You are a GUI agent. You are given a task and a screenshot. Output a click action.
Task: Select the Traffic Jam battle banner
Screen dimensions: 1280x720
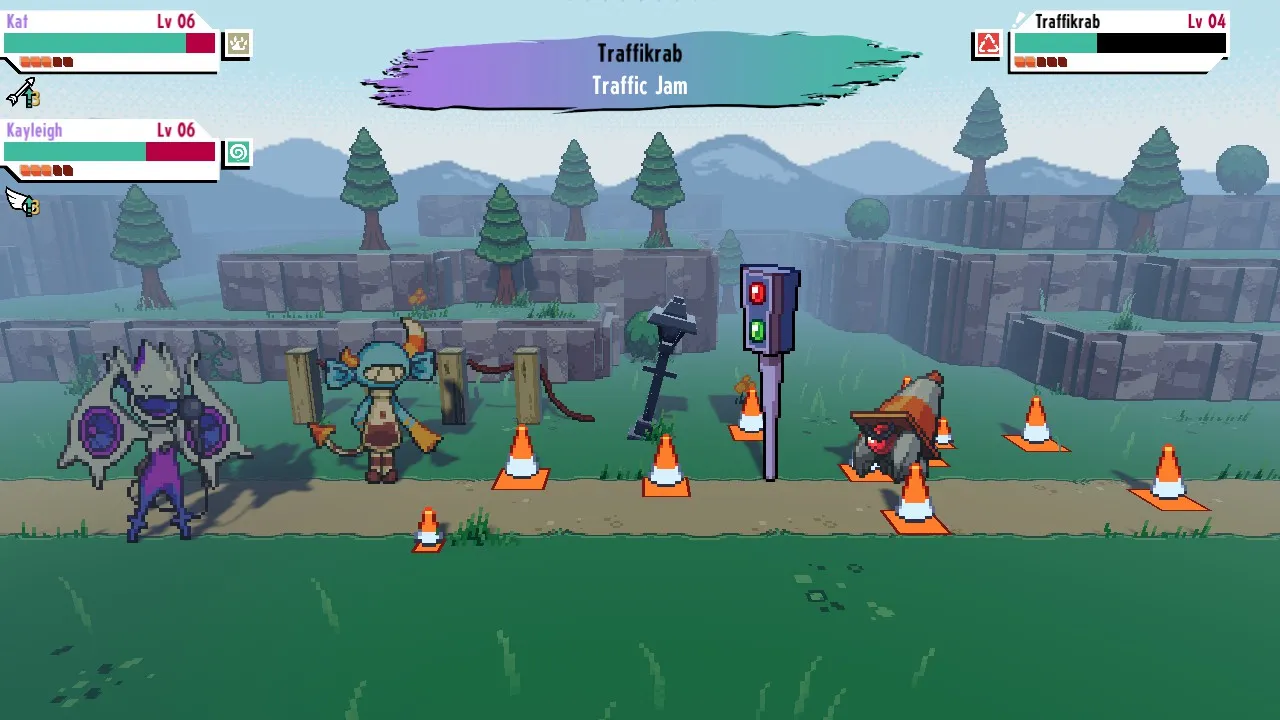[x=640, y=86]
